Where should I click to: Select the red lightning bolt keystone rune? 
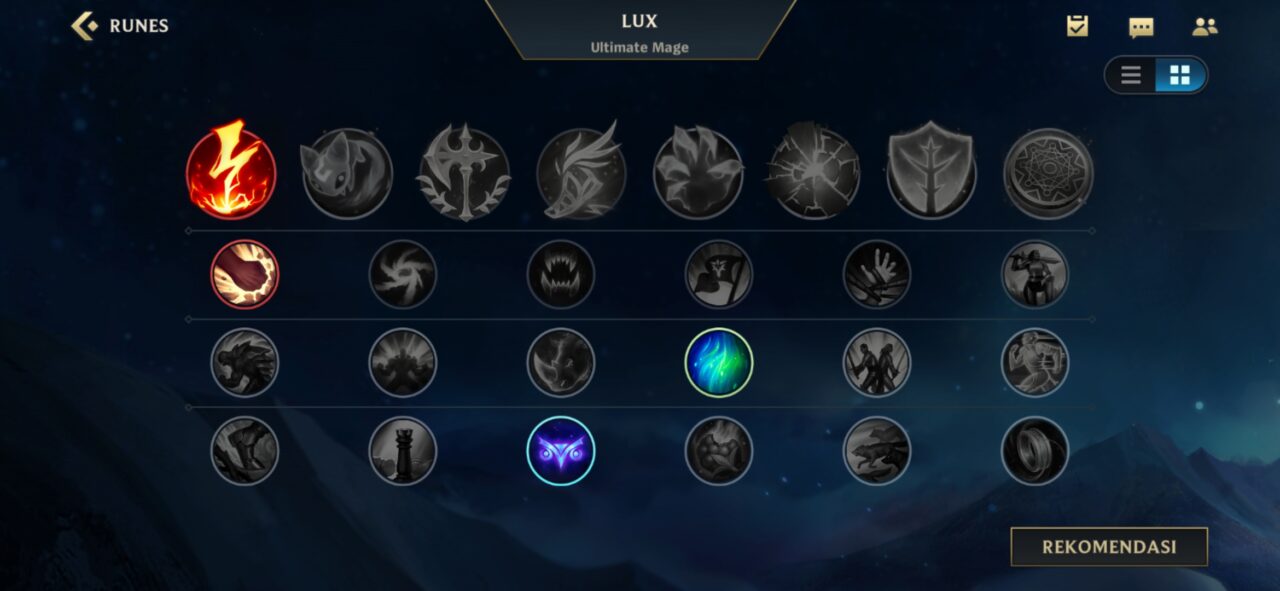click(231, 171)
